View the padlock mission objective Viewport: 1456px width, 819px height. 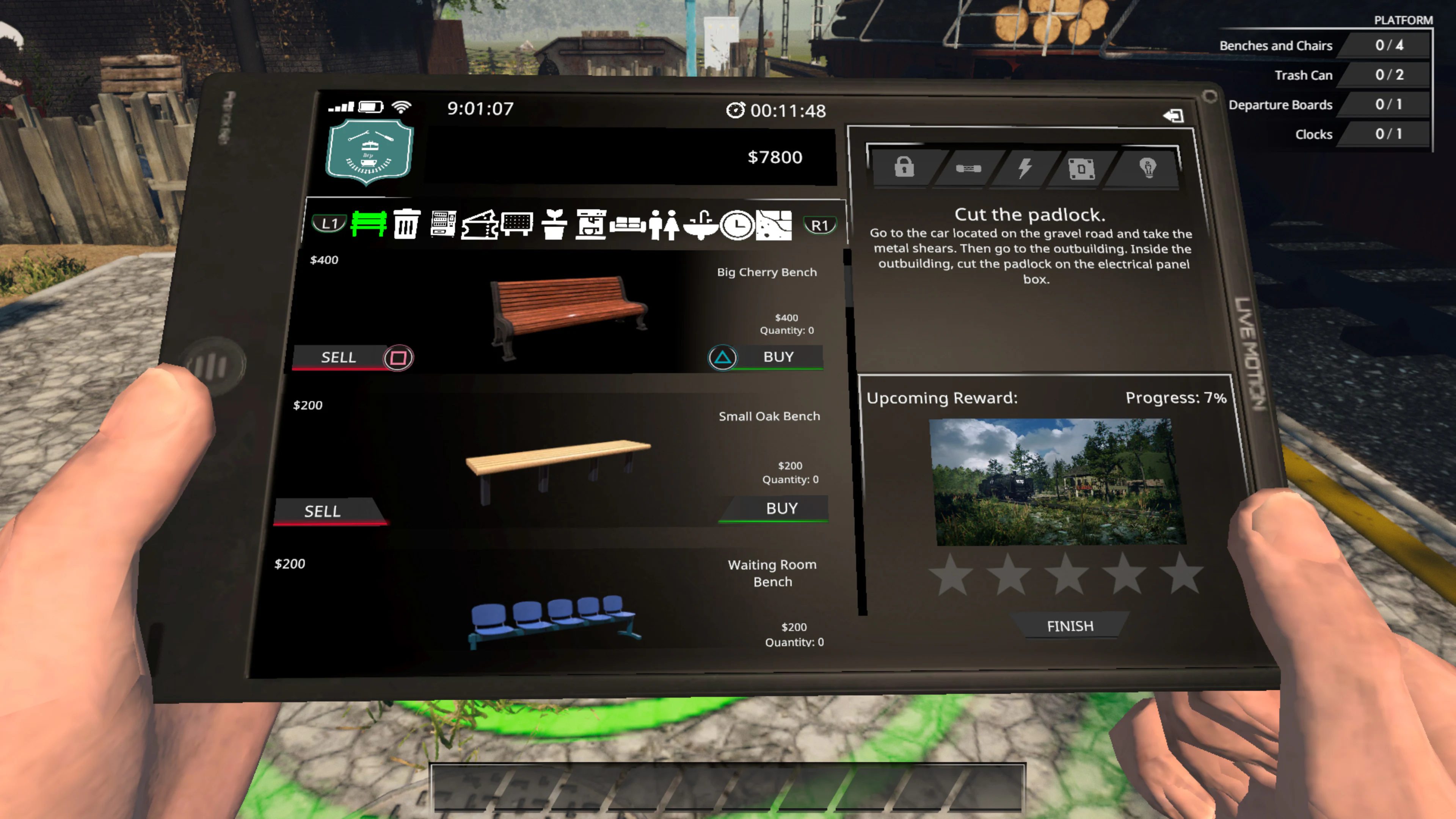click(904, 168)
